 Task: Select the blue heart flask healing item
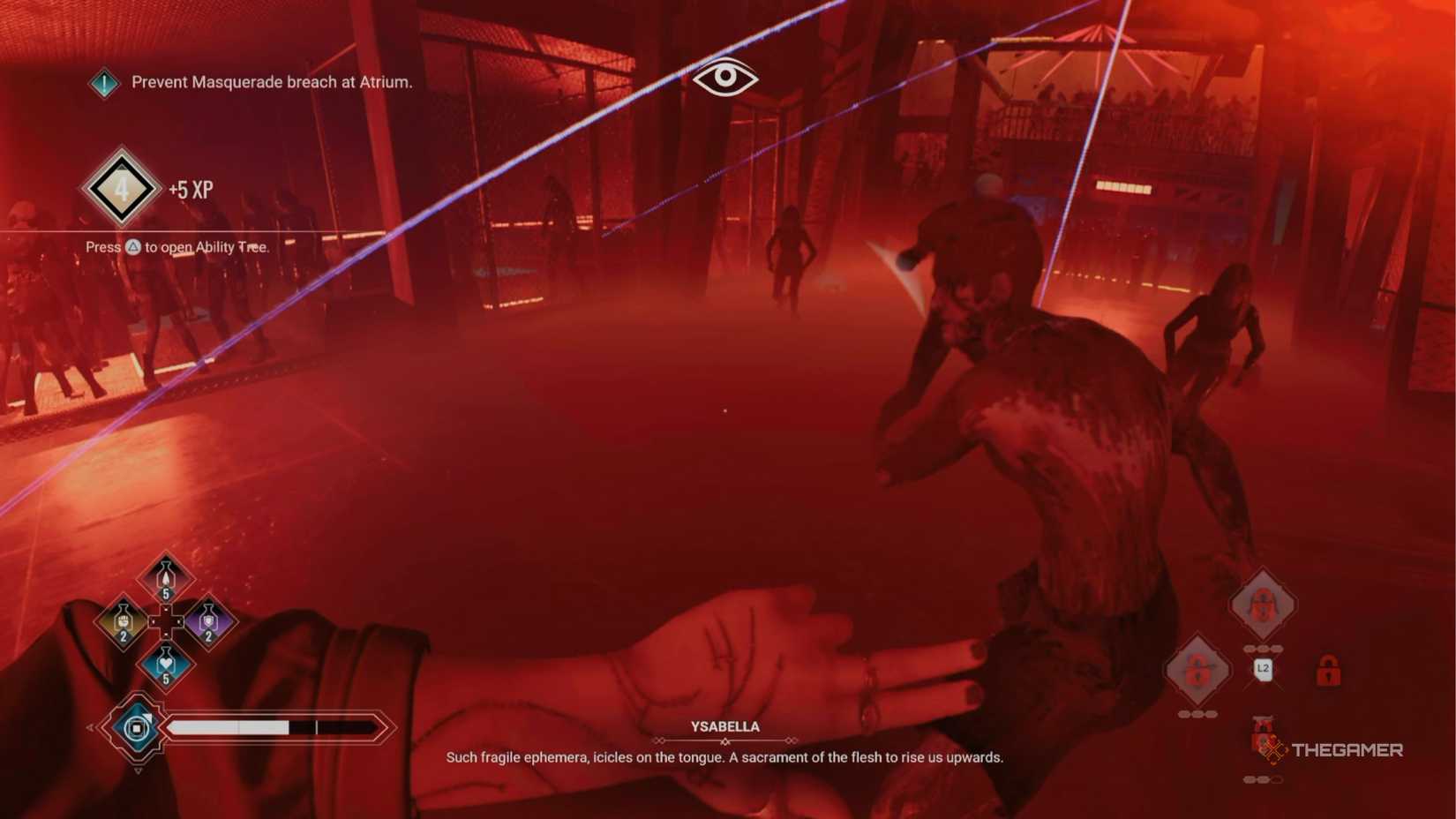[167, 663]
